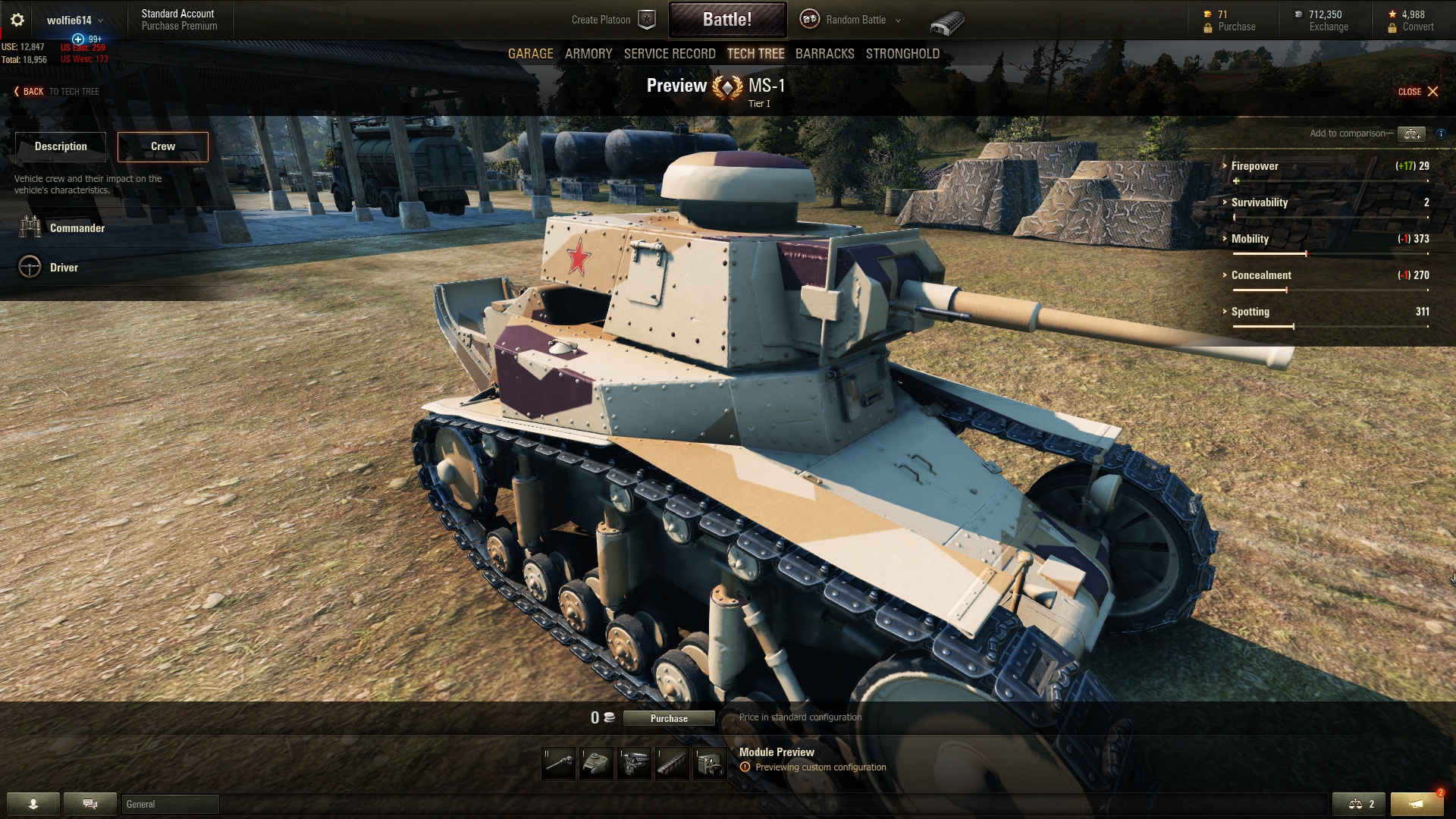Open the contacts list icon
Image resolution: width=1456 pixels, height=819 pixels.
pos(33,803)
